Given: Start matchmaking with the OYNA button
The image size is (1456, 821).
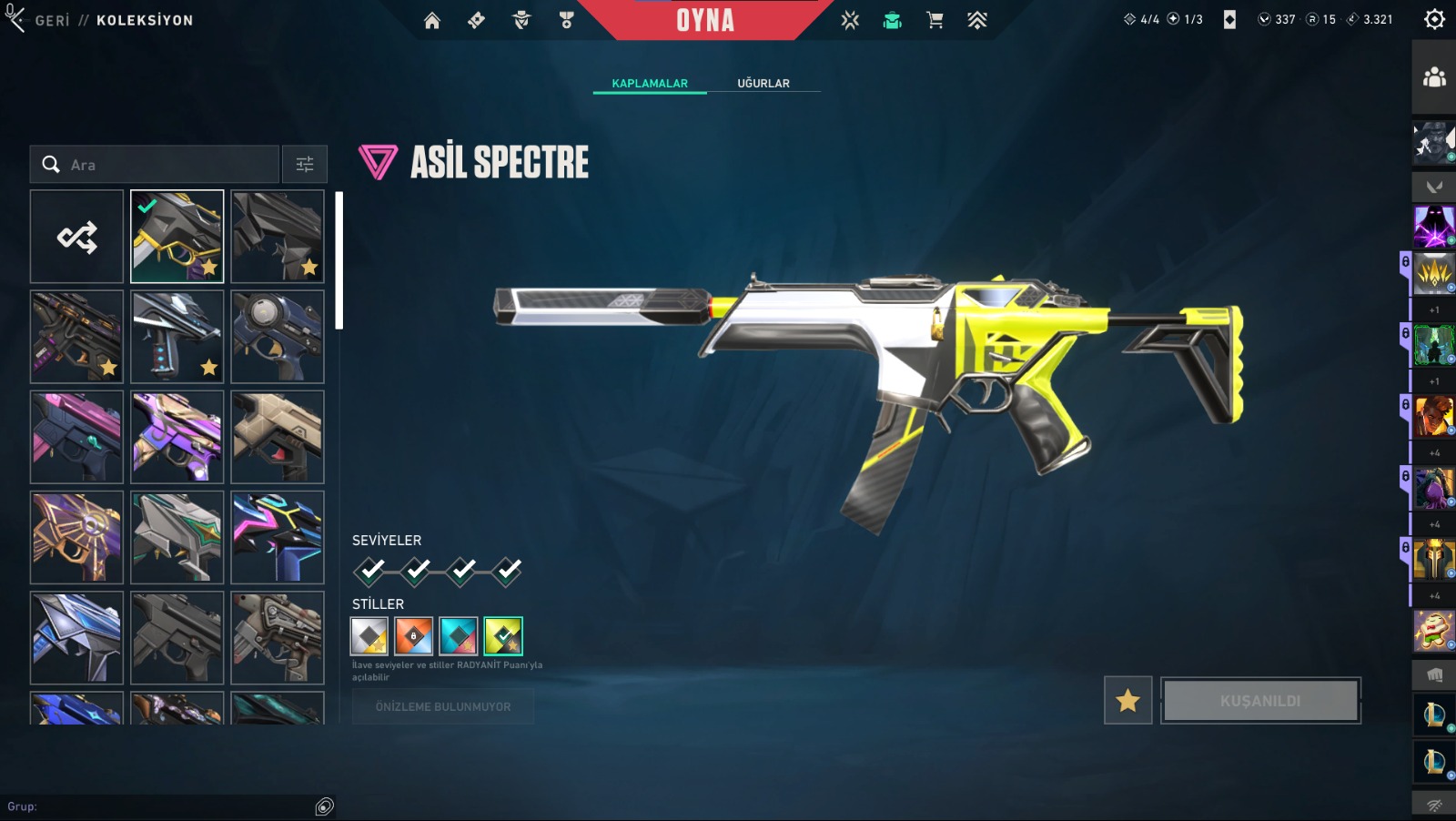Looking at the screenshot, I should (x=705, y=20).
